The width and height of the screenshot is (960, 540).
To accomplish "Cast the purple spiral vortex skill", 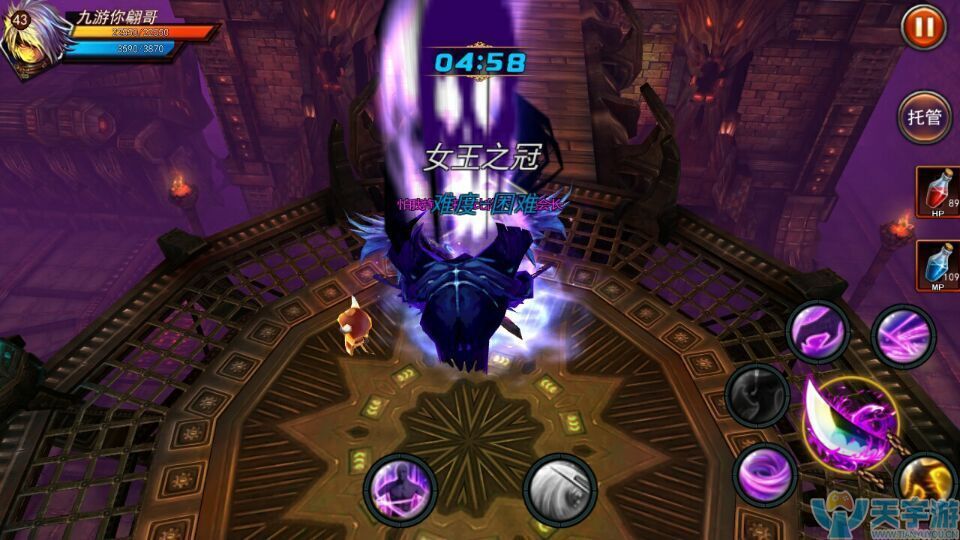I will (765, 472).
